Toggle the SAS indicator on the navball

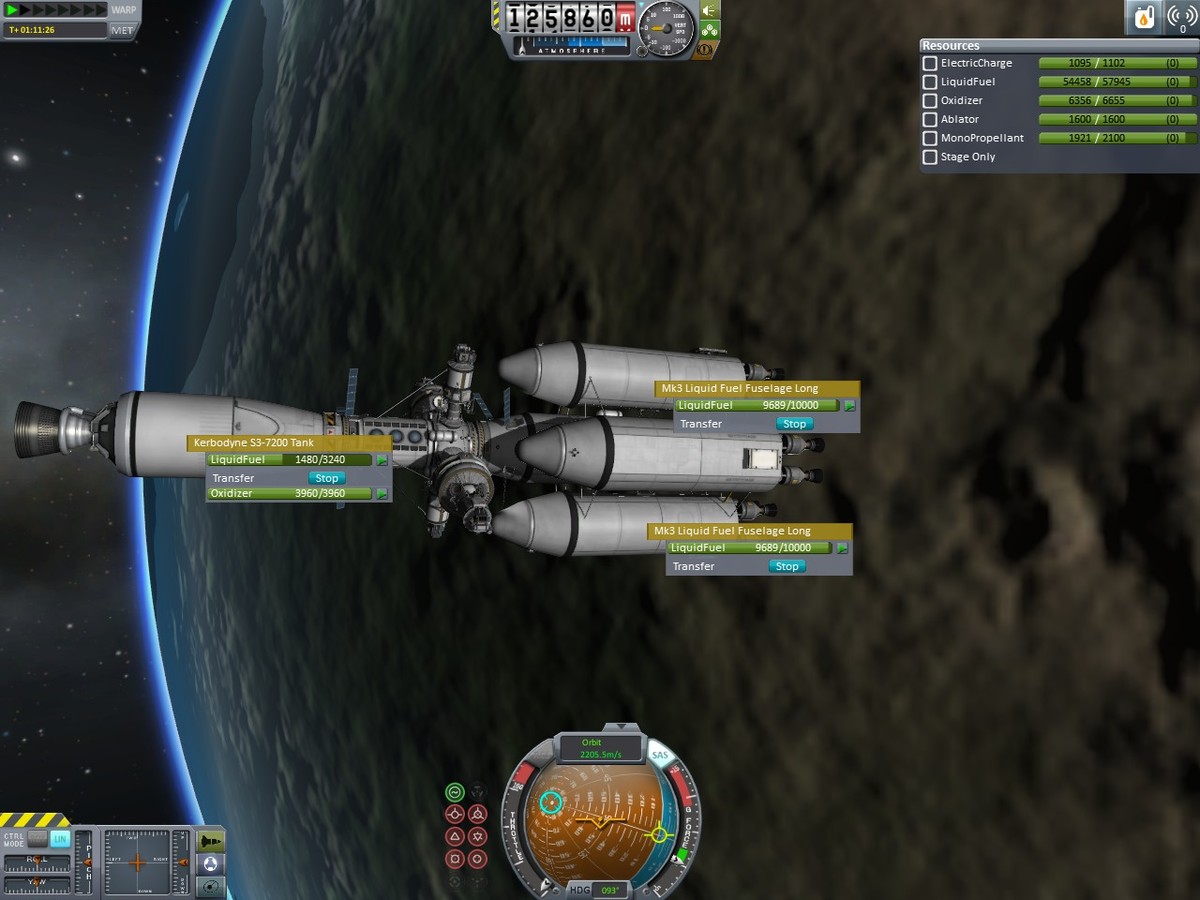click(x=659, y=755)
